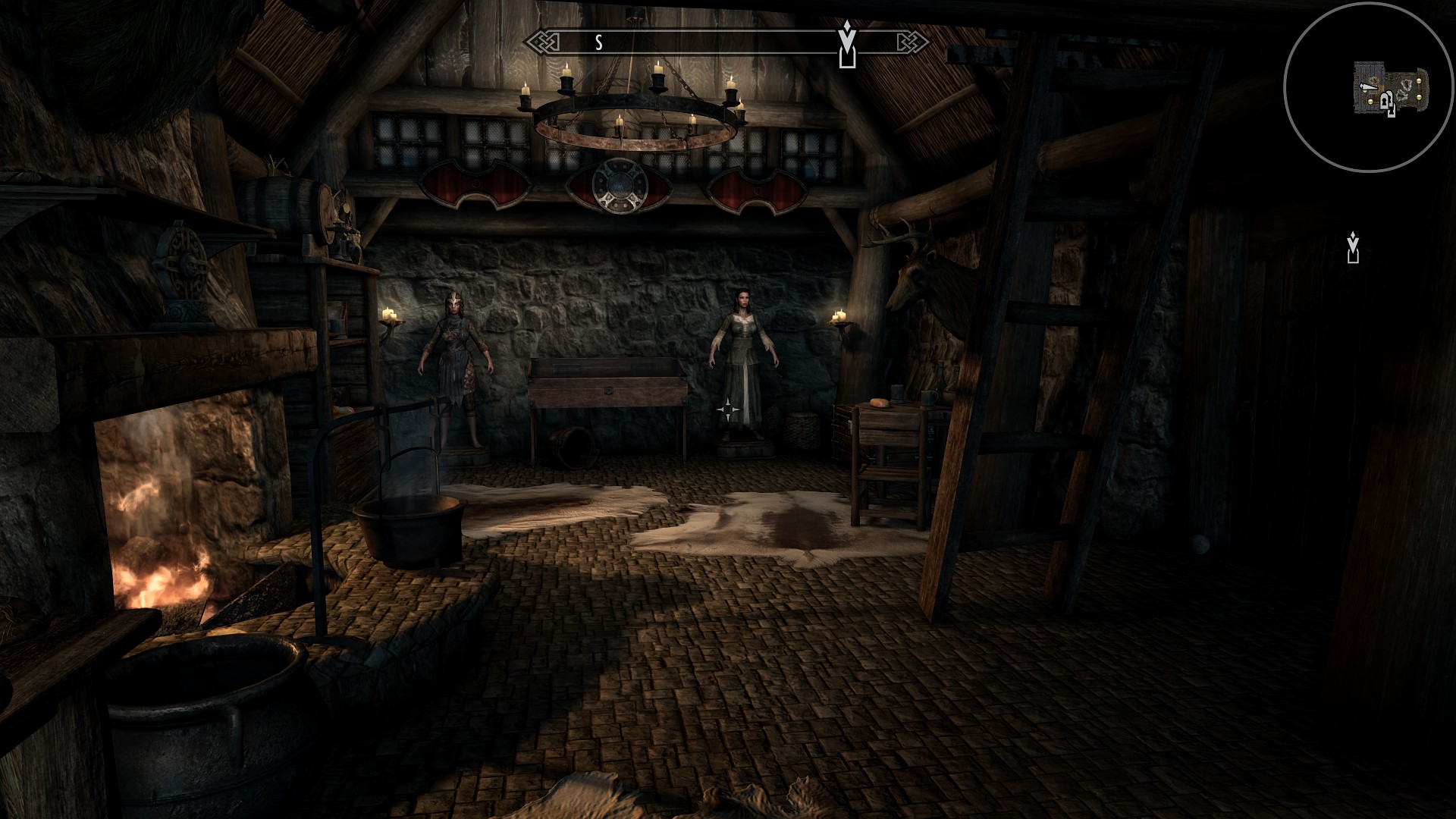
Task: Select a yellow dot marker on the minimap
Action: (1419, 81)
